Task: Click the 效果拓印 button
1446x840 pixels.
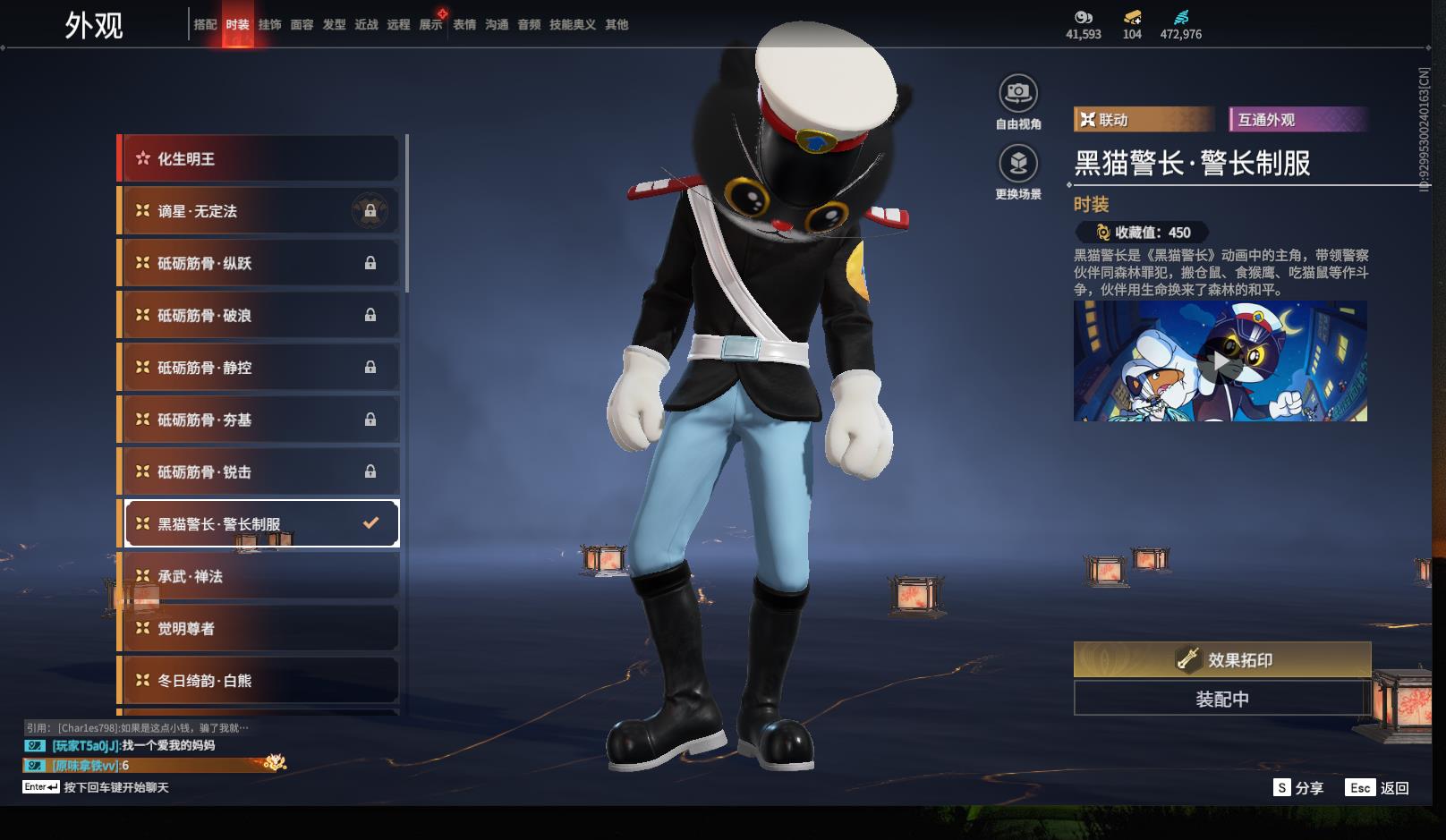Action: click(x=1222, y=659)
